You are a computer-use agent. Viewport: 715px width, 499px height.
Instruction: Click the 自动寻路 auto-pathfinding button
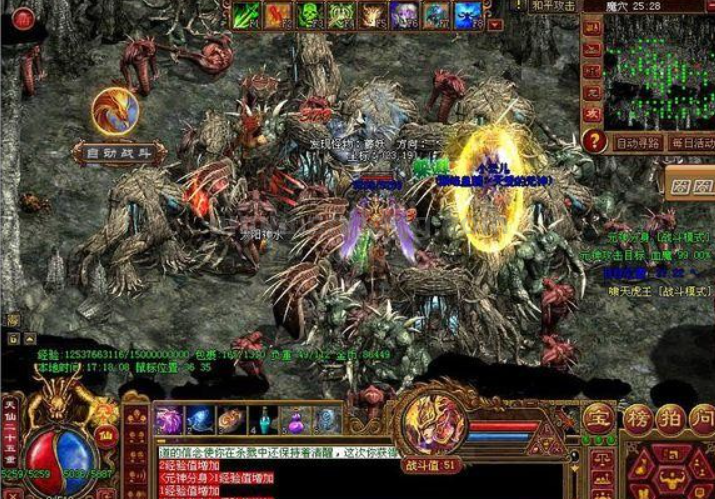click(638, 143)
